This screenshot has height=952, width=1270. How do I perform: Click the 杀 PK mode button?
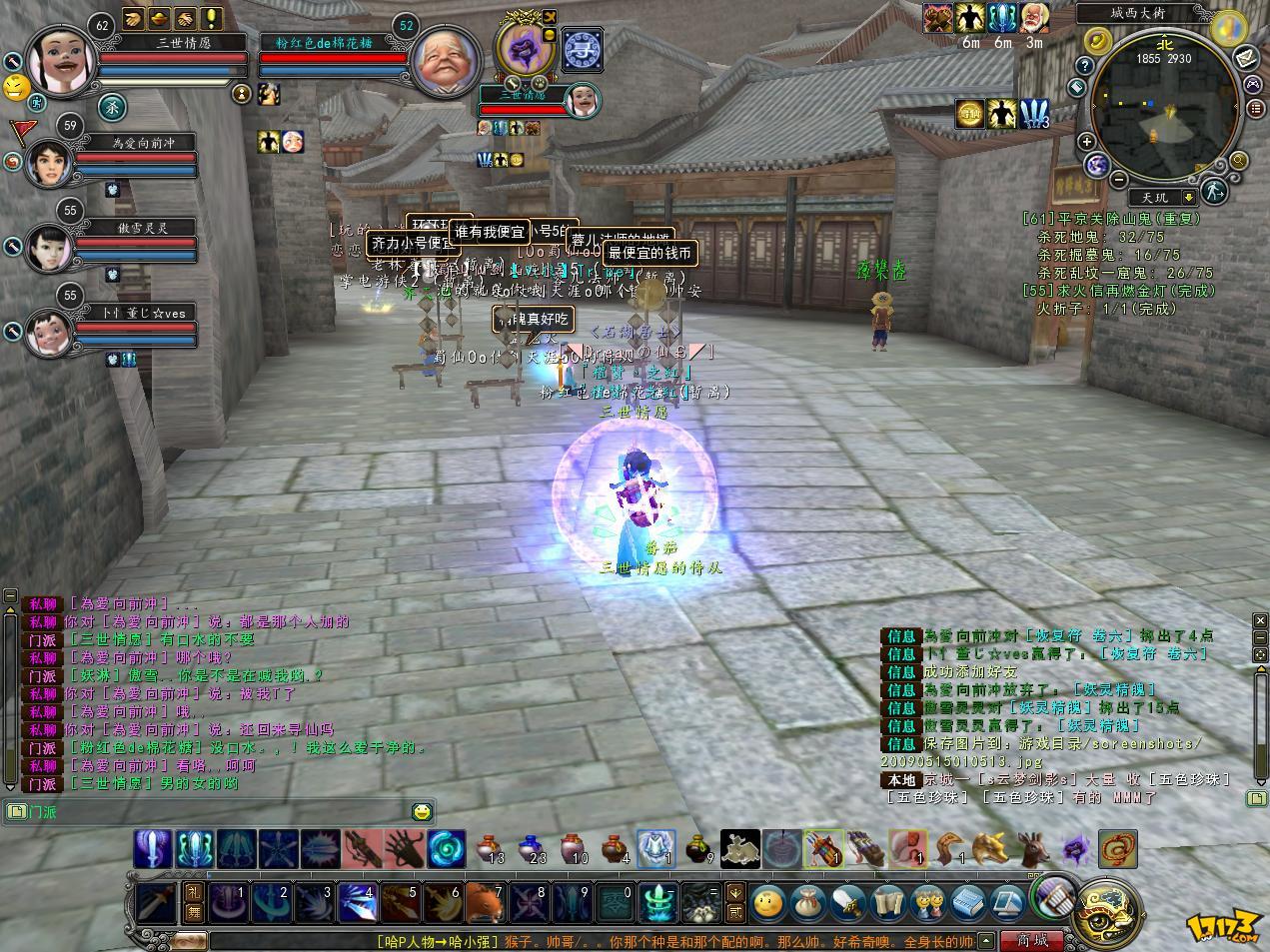pos(111,105)
